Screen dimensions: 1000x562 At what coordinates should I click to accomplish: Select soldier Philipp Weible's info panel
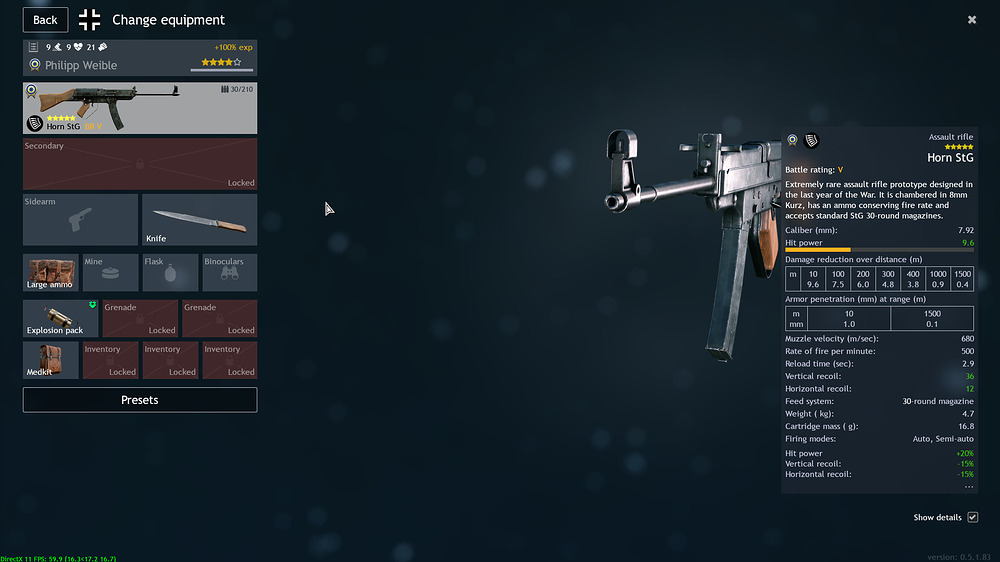[140, 57]
